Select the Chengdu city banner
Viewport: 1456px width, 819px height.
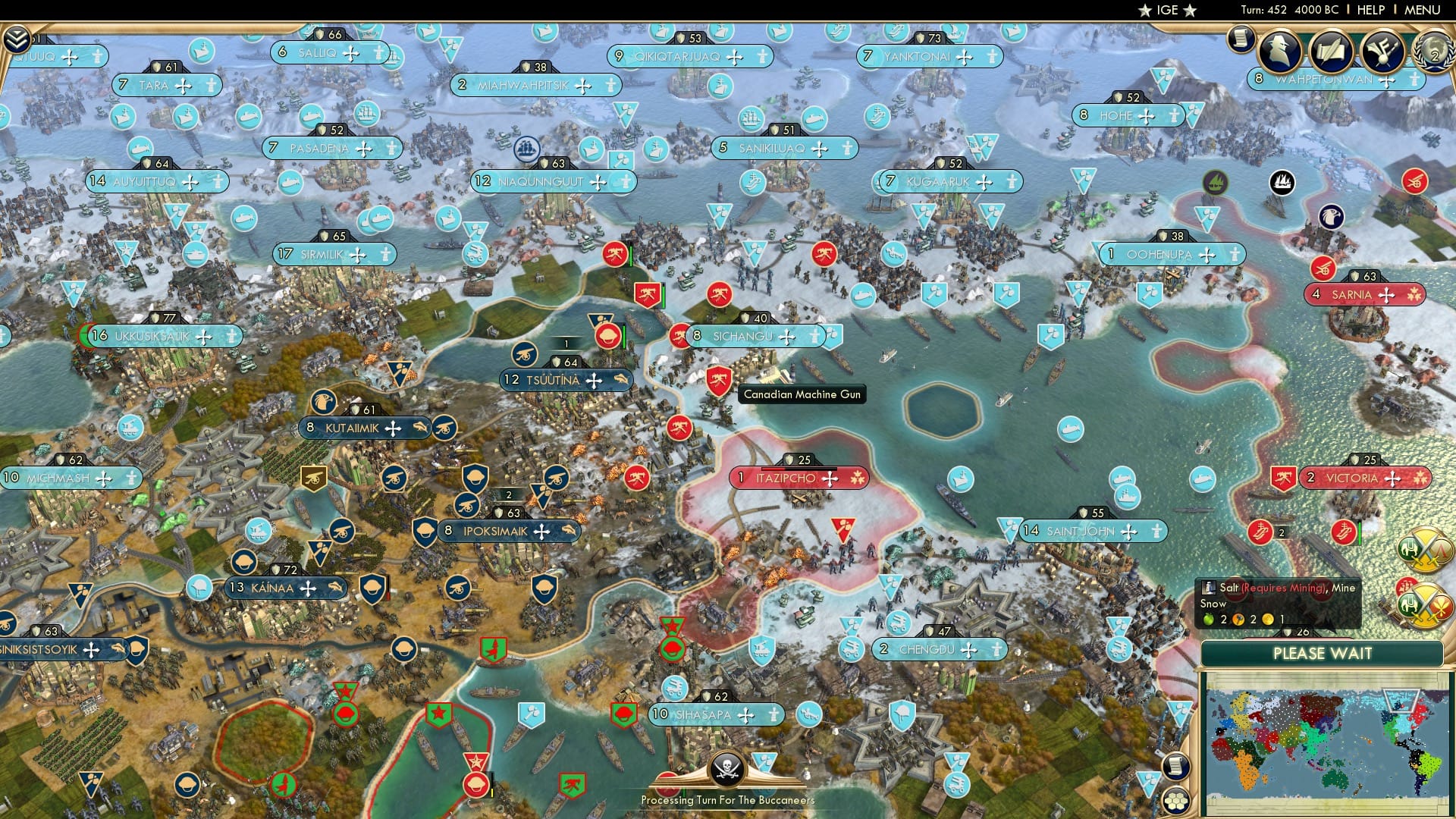tap(940, 649)
